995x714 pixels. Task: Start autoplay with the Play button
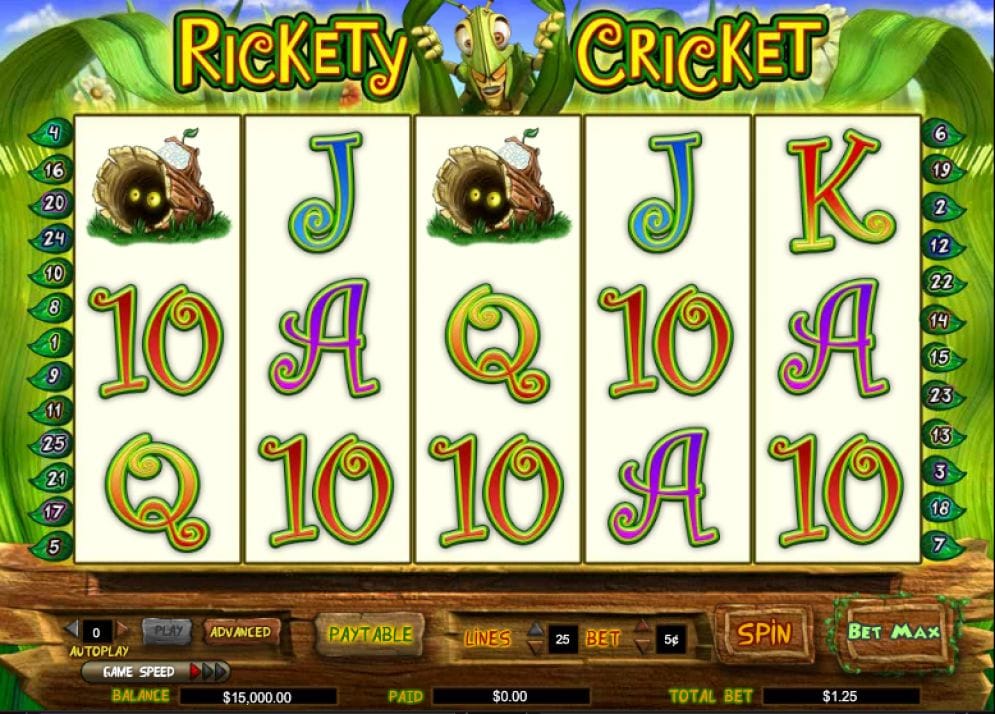168,631
